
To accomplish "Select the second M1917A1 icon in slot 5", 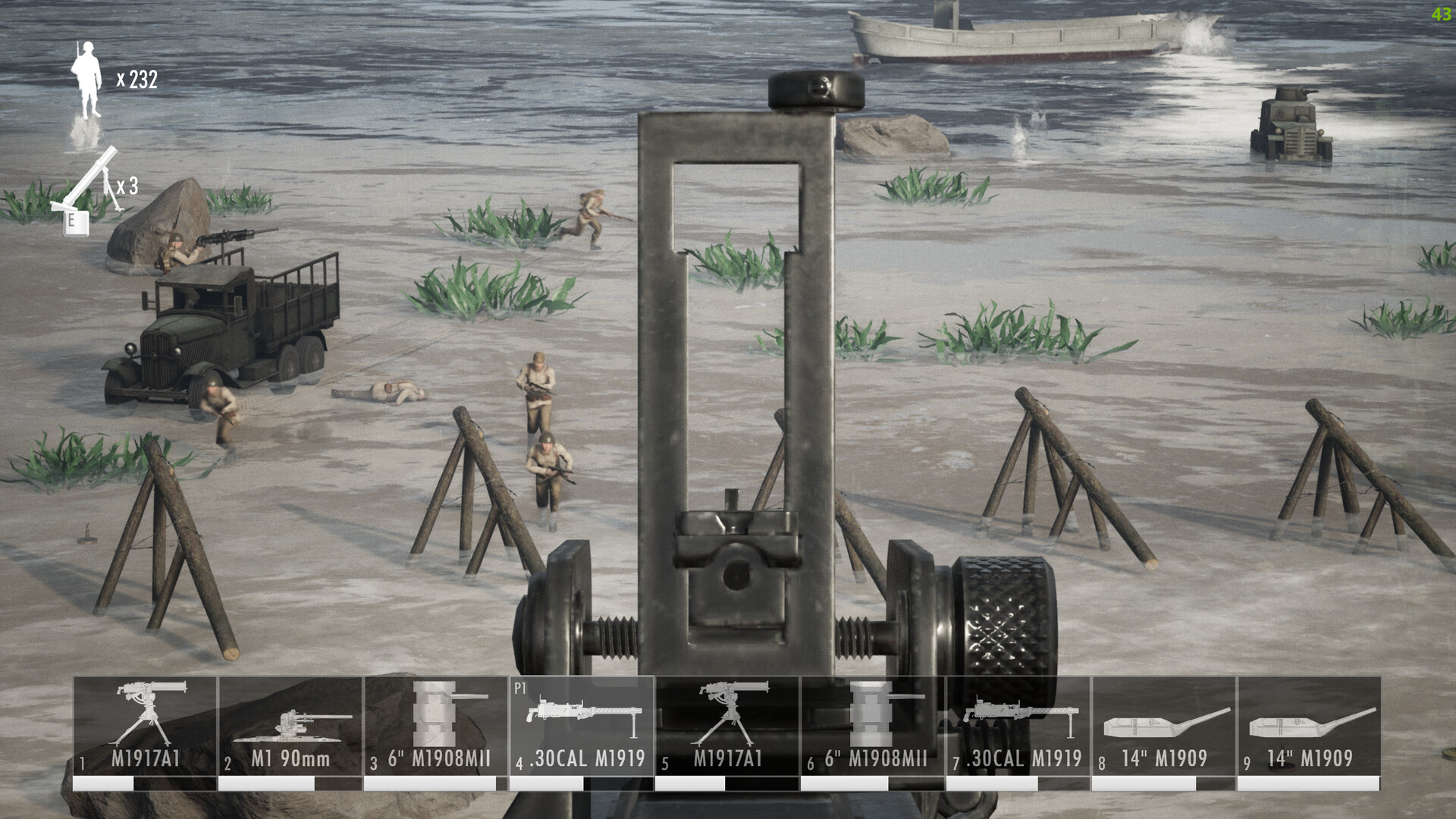I will (x=728, y=720).
